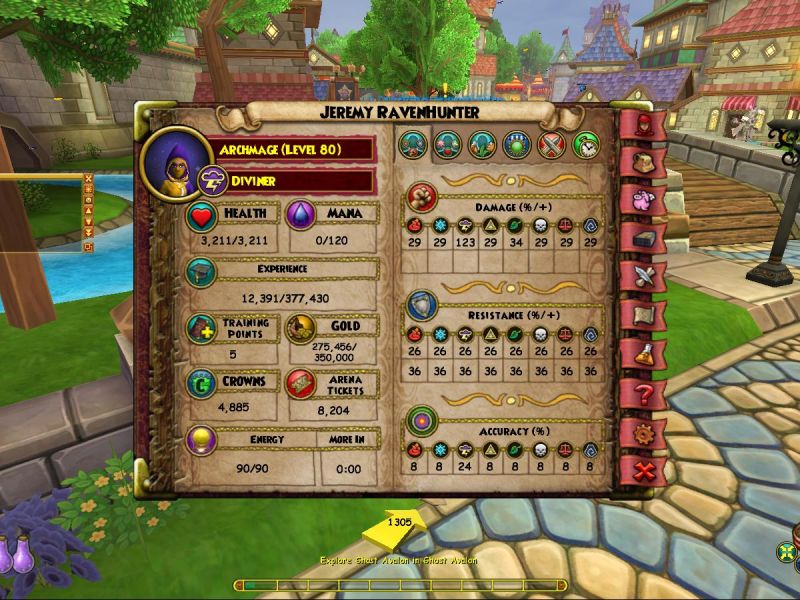Show the green clock stats page
The width and height of the screenshot is (800, 600).
click(x=586, y=145)
